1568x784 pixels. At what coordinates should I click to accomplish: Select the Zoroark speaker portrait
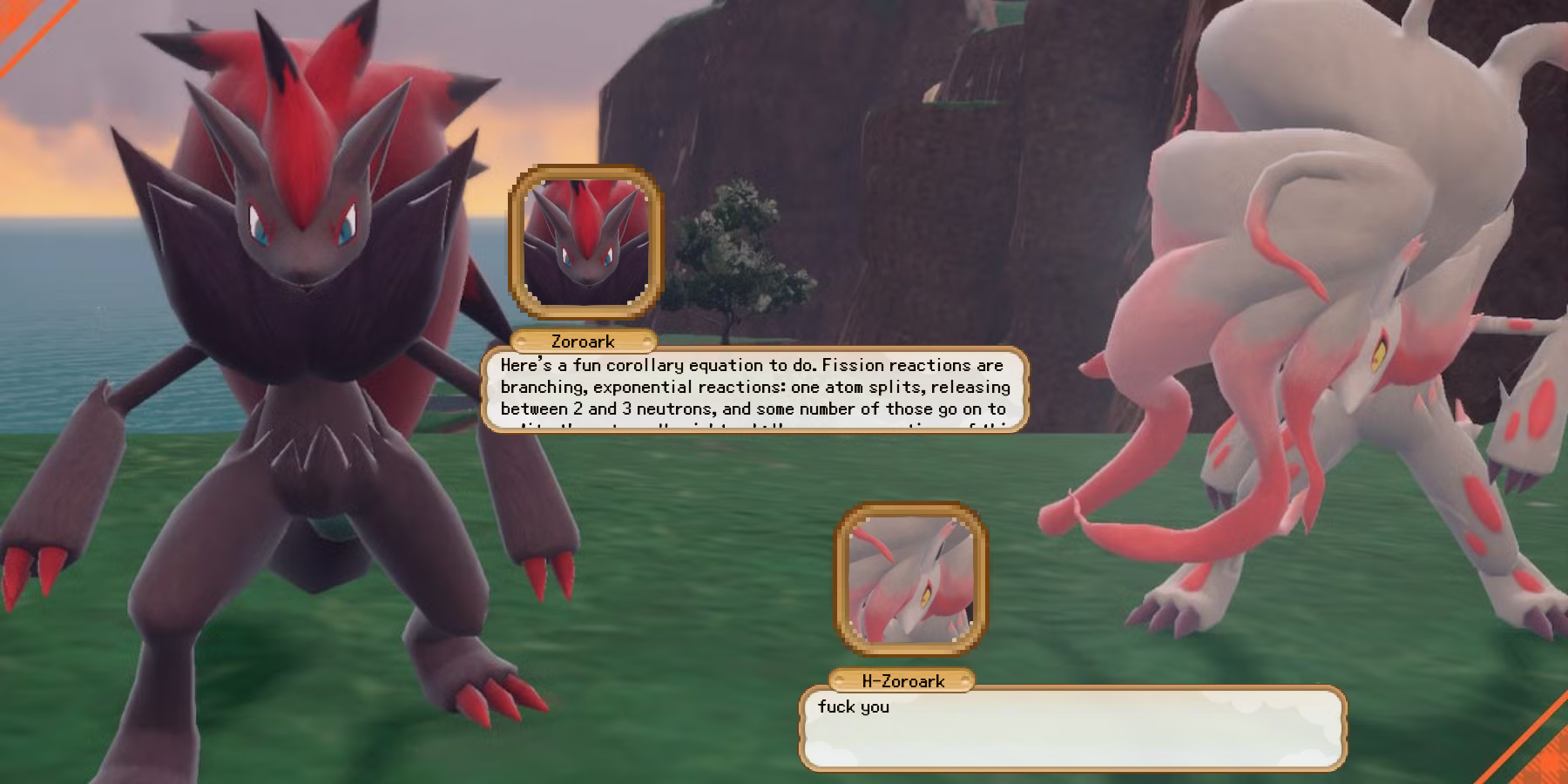point(586,243)
